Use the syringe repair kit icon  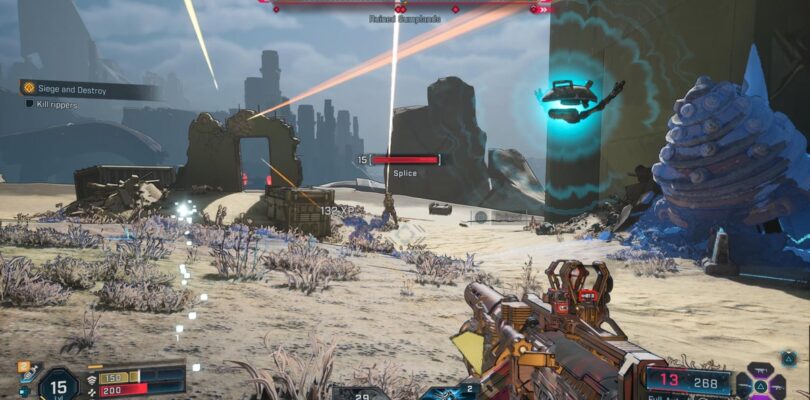point(27,372)
